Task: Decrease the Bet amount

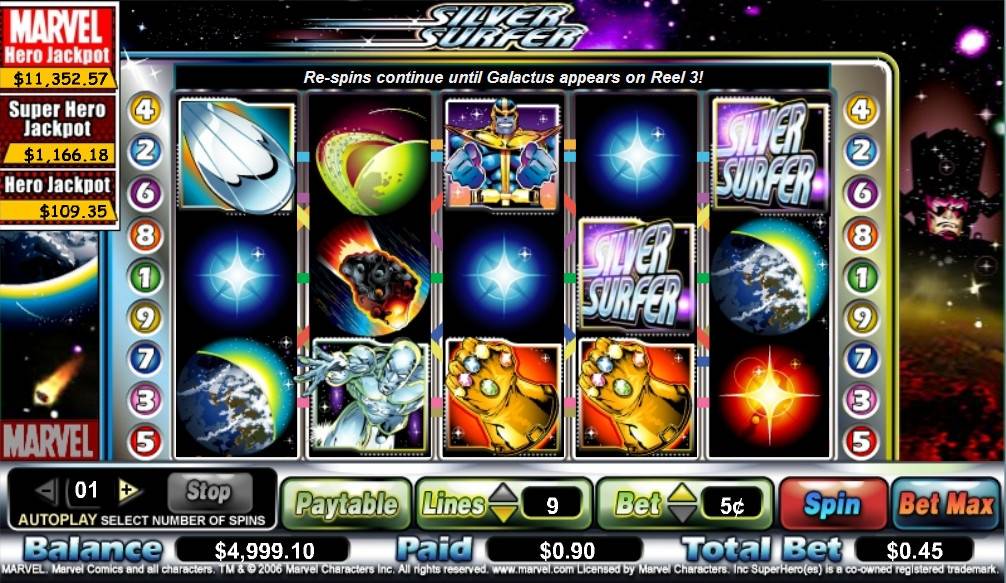Action: pos(681,514)
